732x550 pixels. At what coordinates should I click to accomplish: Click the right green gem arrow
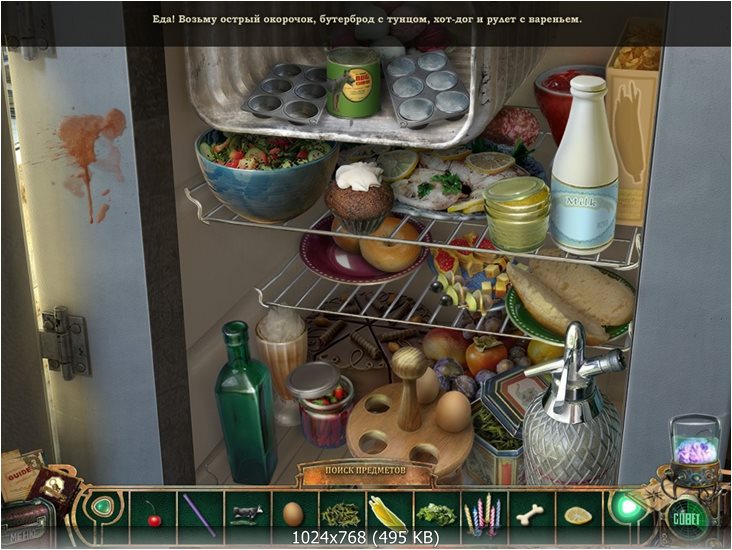point(626,507)
